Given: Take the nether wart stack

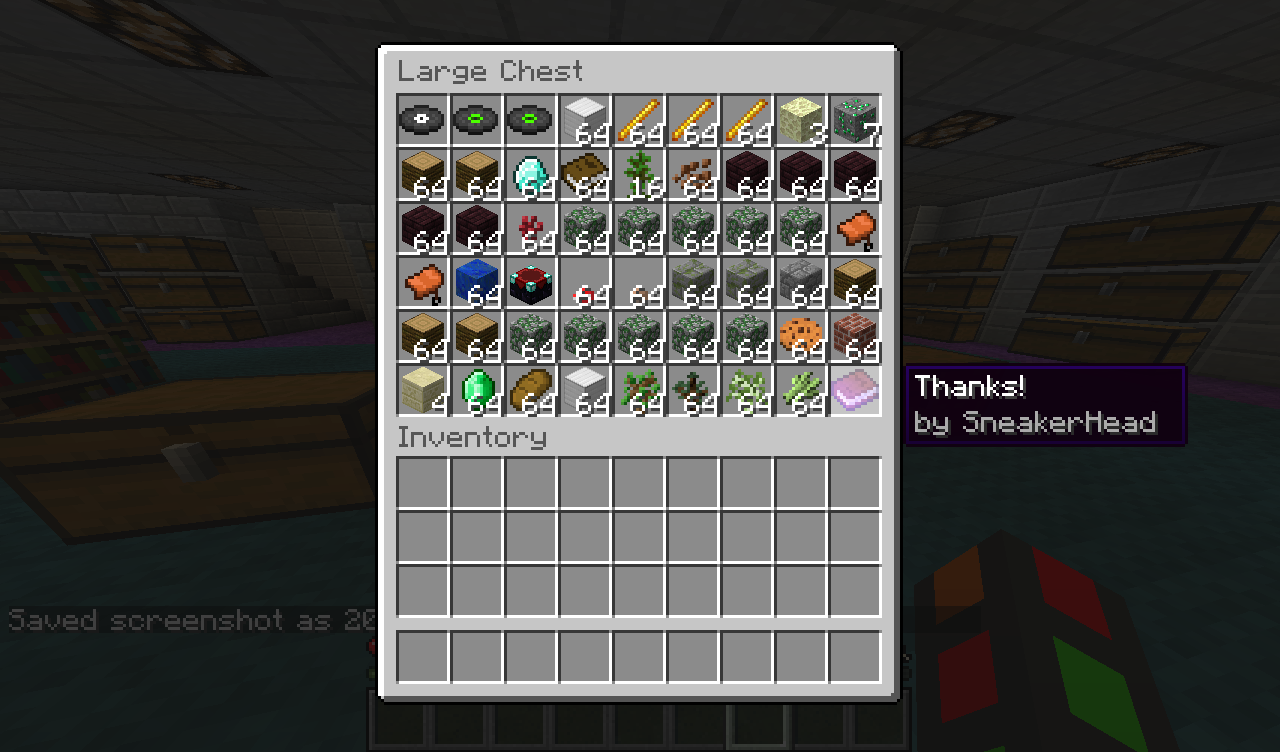Looking at the screenshot, I should tap(530, 228).
